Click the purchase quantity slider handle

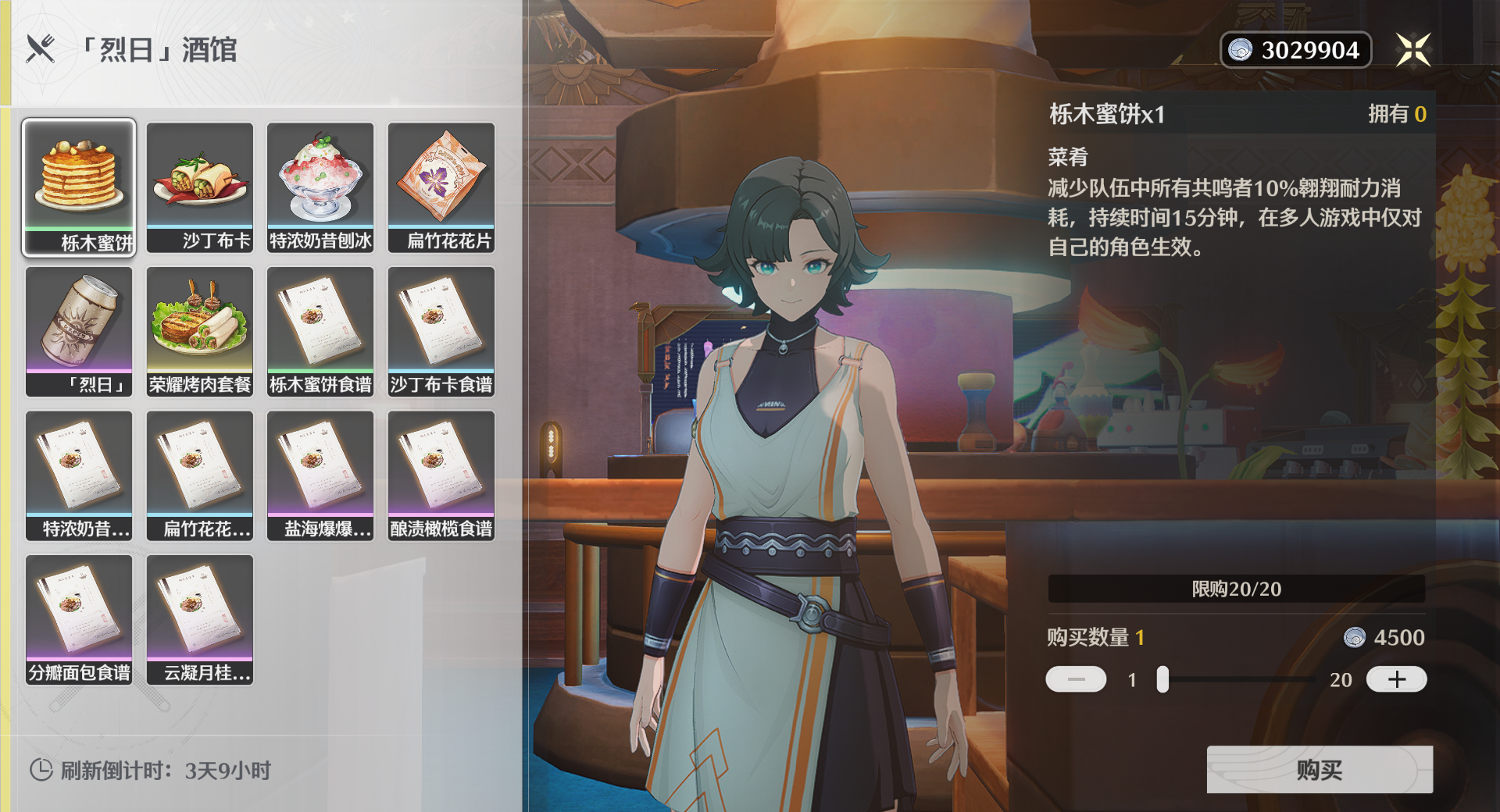pos(1162,679)
